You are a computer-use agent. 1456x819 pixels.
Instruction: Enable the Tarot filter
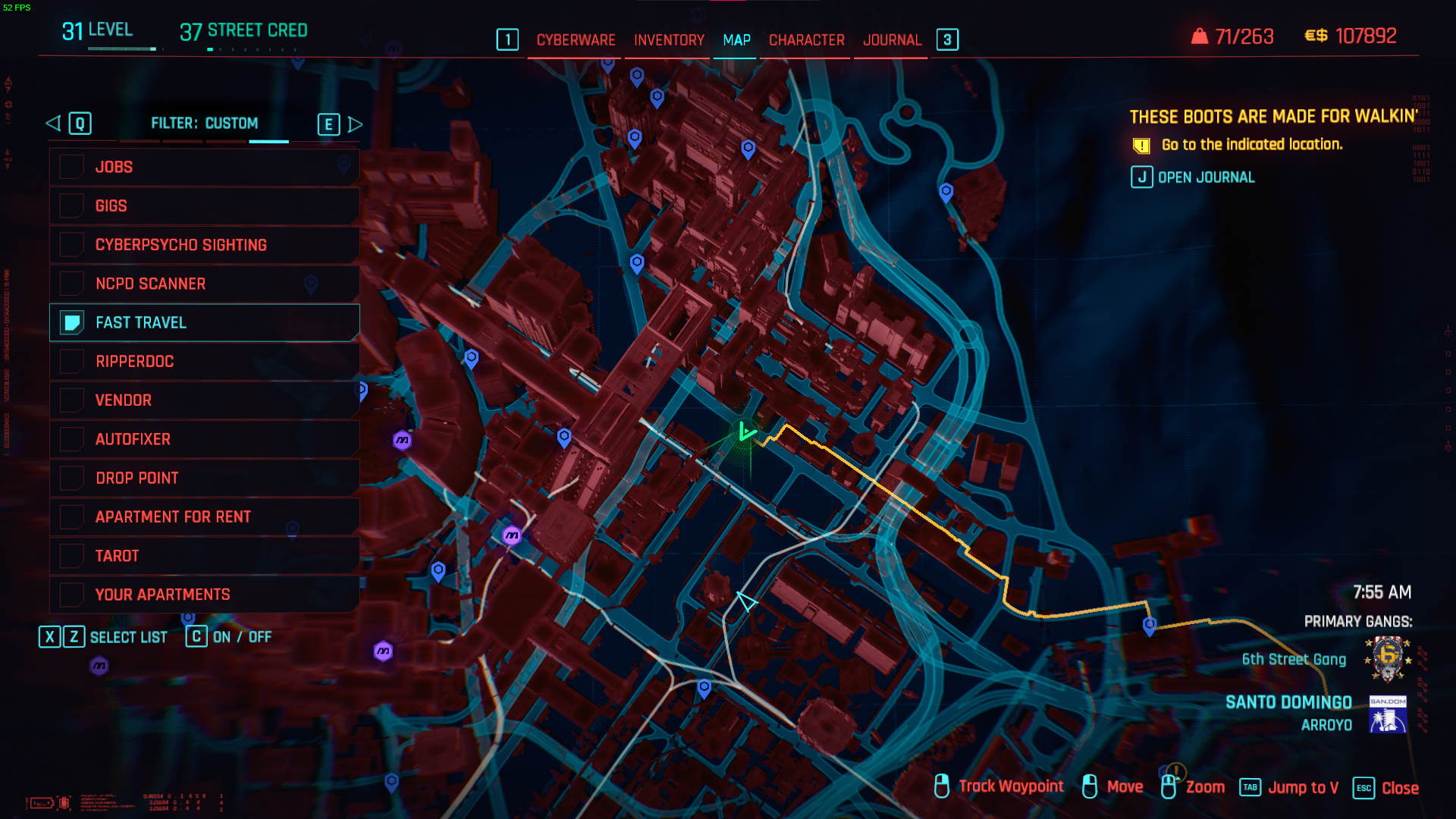(72, 556)
